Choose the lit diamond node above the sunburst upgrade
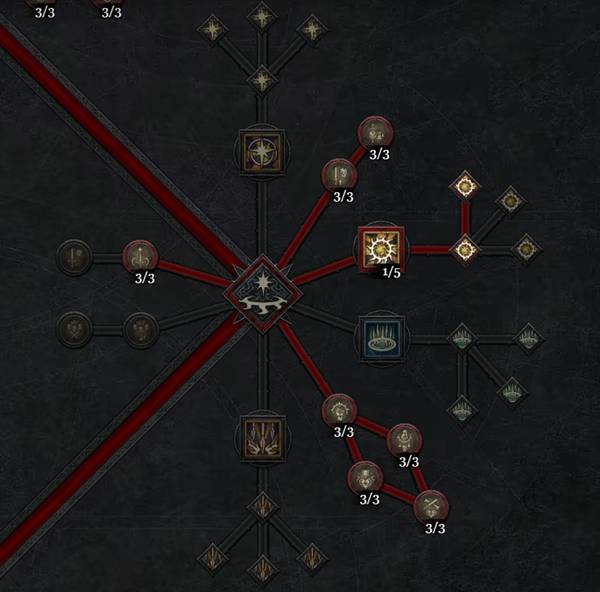 464,185
